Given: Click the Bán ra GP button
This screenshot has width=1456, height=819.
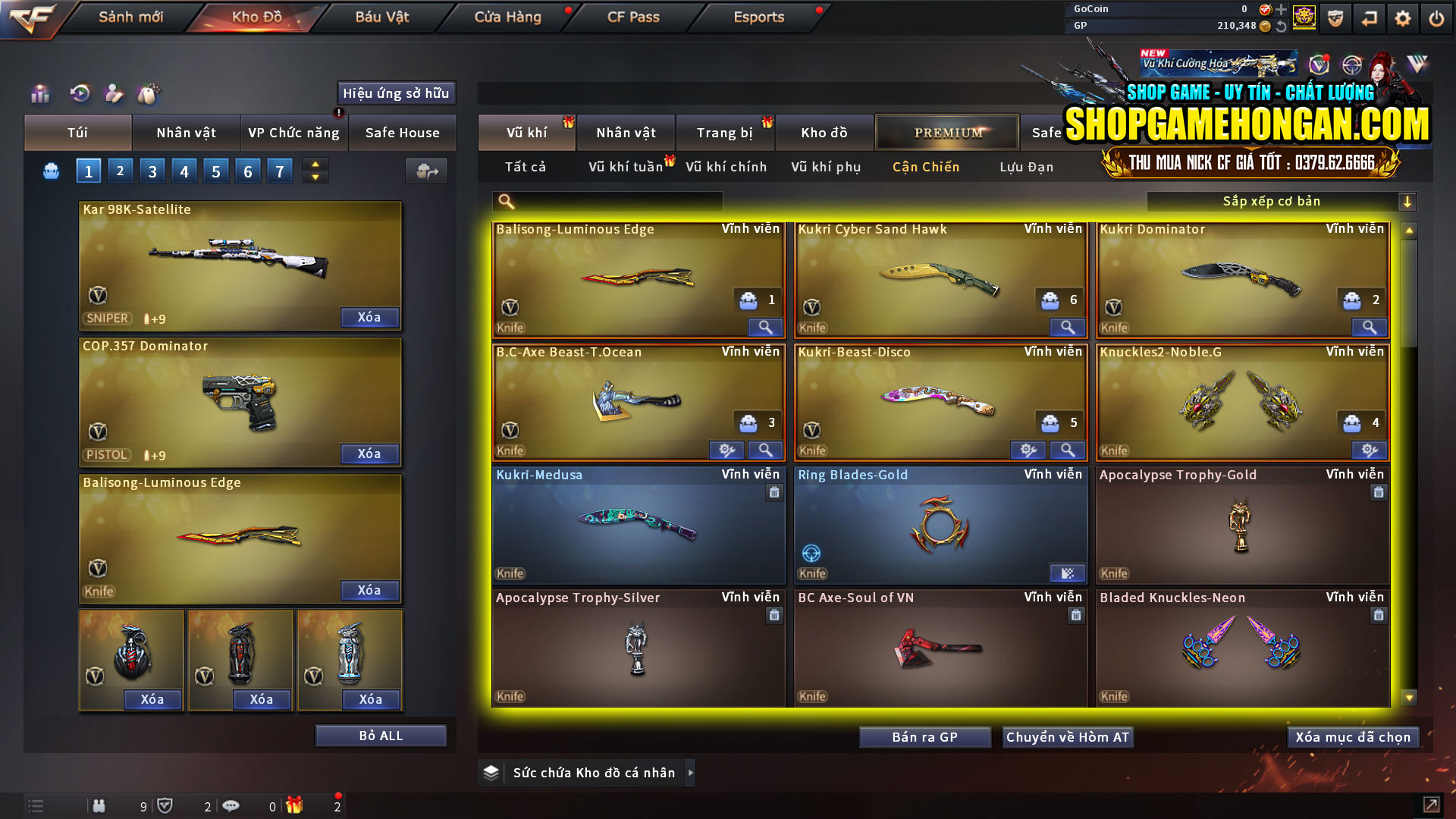Looking at the screenshot, I should [924, 736].
